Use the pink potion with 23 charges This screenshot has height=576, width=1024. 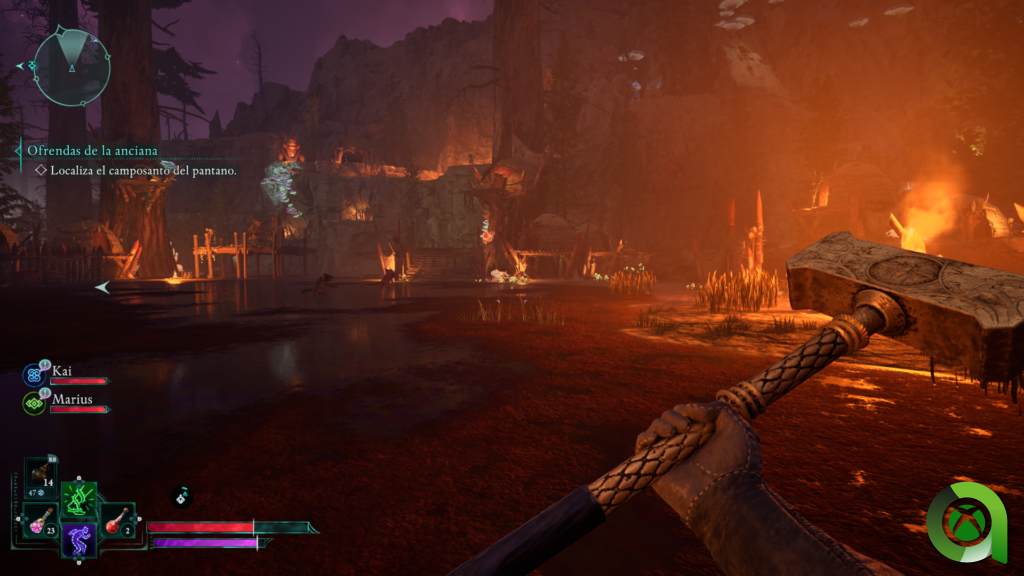pyautogui.click(x=41, y=520)
